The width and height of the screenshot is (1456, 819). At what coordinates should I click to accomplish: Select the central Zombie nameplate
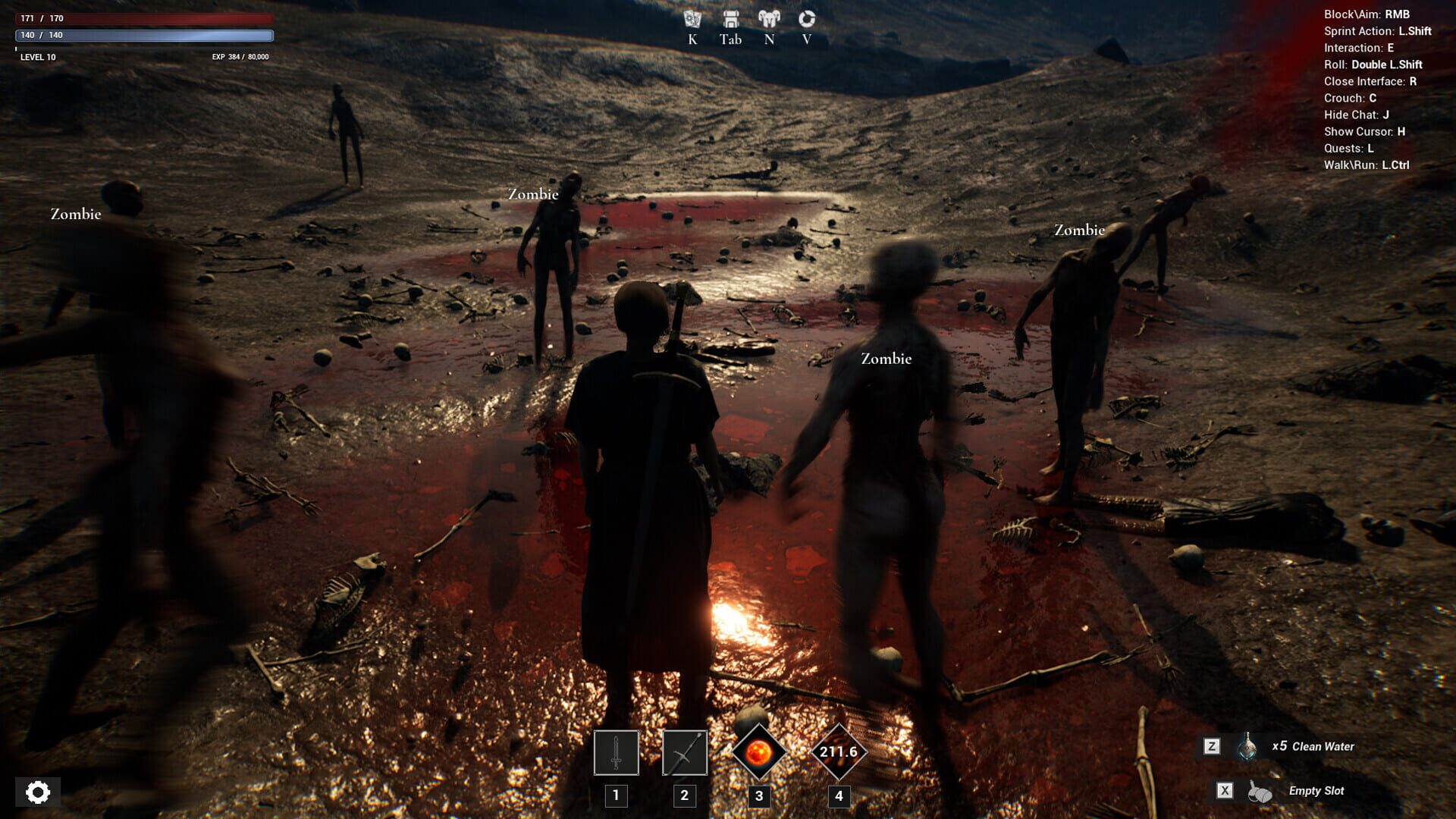885,358
